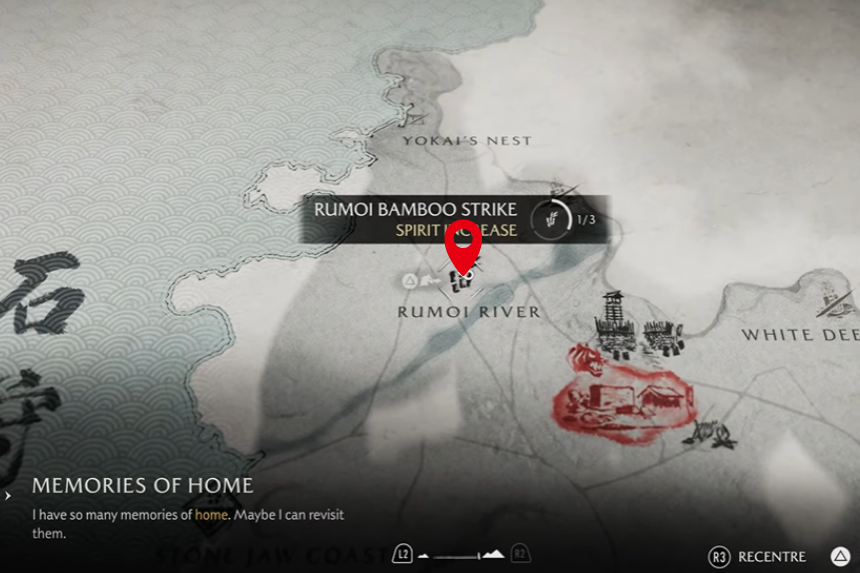Select the Rumoi Bamboo Strike map marker
Image resolution: width=860 pixels, height=573 pixels.
(461, 282)
